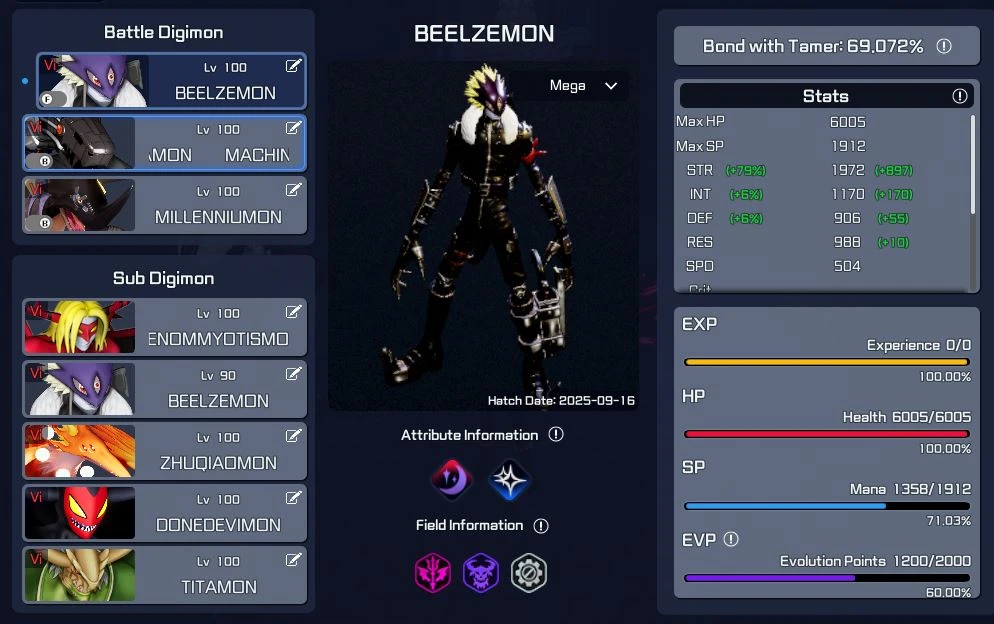The height and width of the screenshot is (624, 994).
Task: Click the dark crescent attribute icon
Action: click(x=451, y=480)
